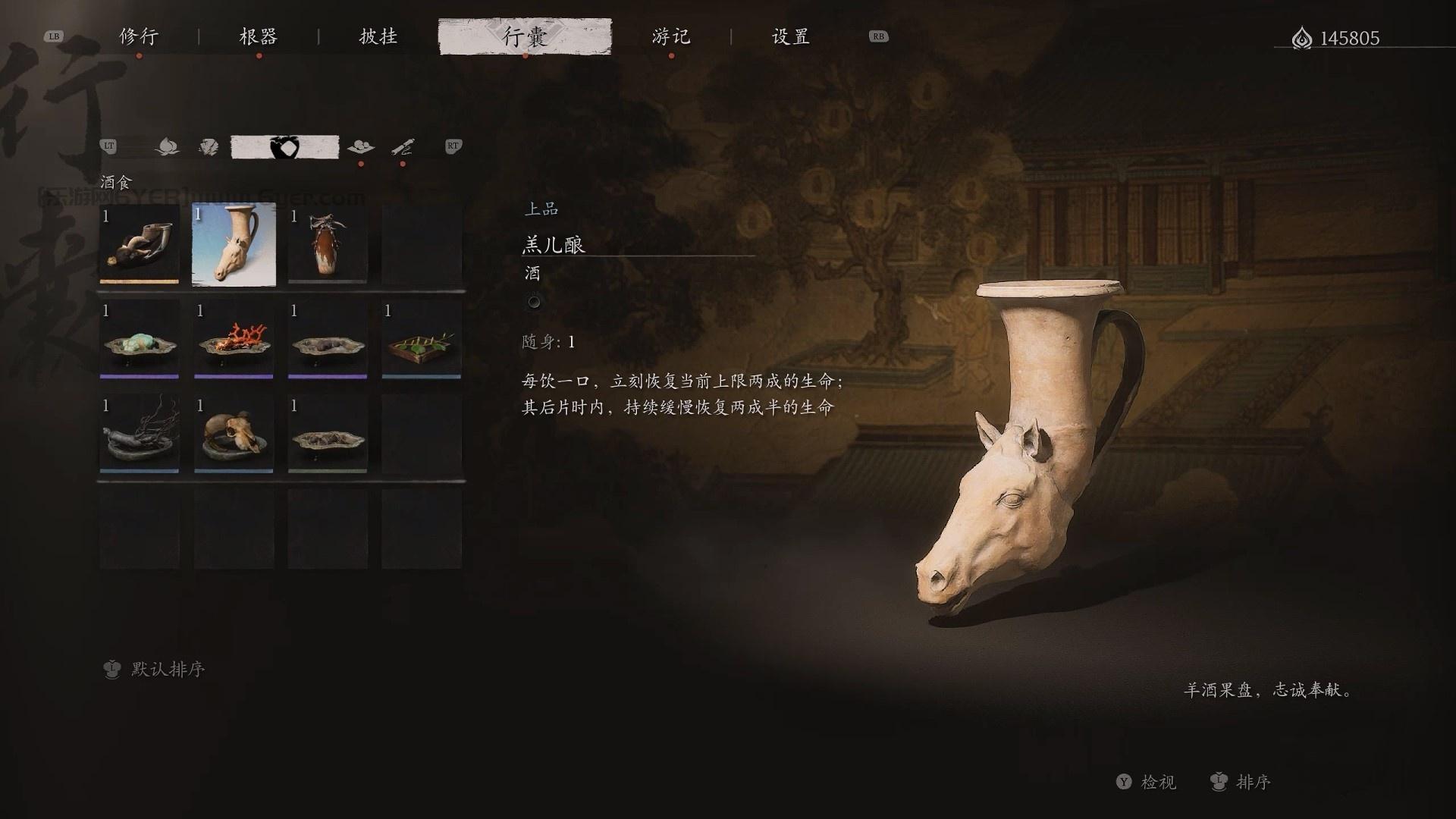
Task: Open the 游记 journal tab
Action: pos(671,36)
